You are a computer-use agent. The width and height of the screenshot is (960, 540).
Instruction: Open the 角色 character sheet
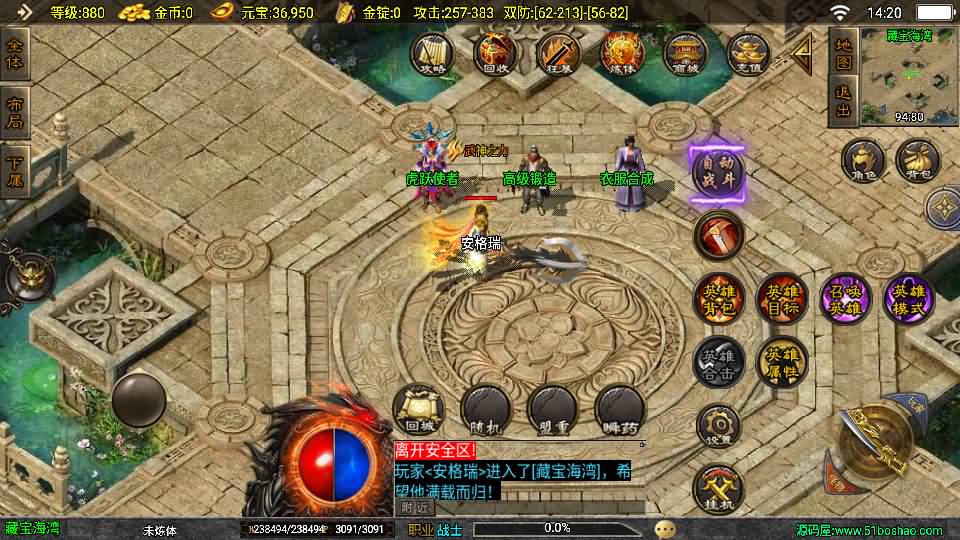coord(862,161)
